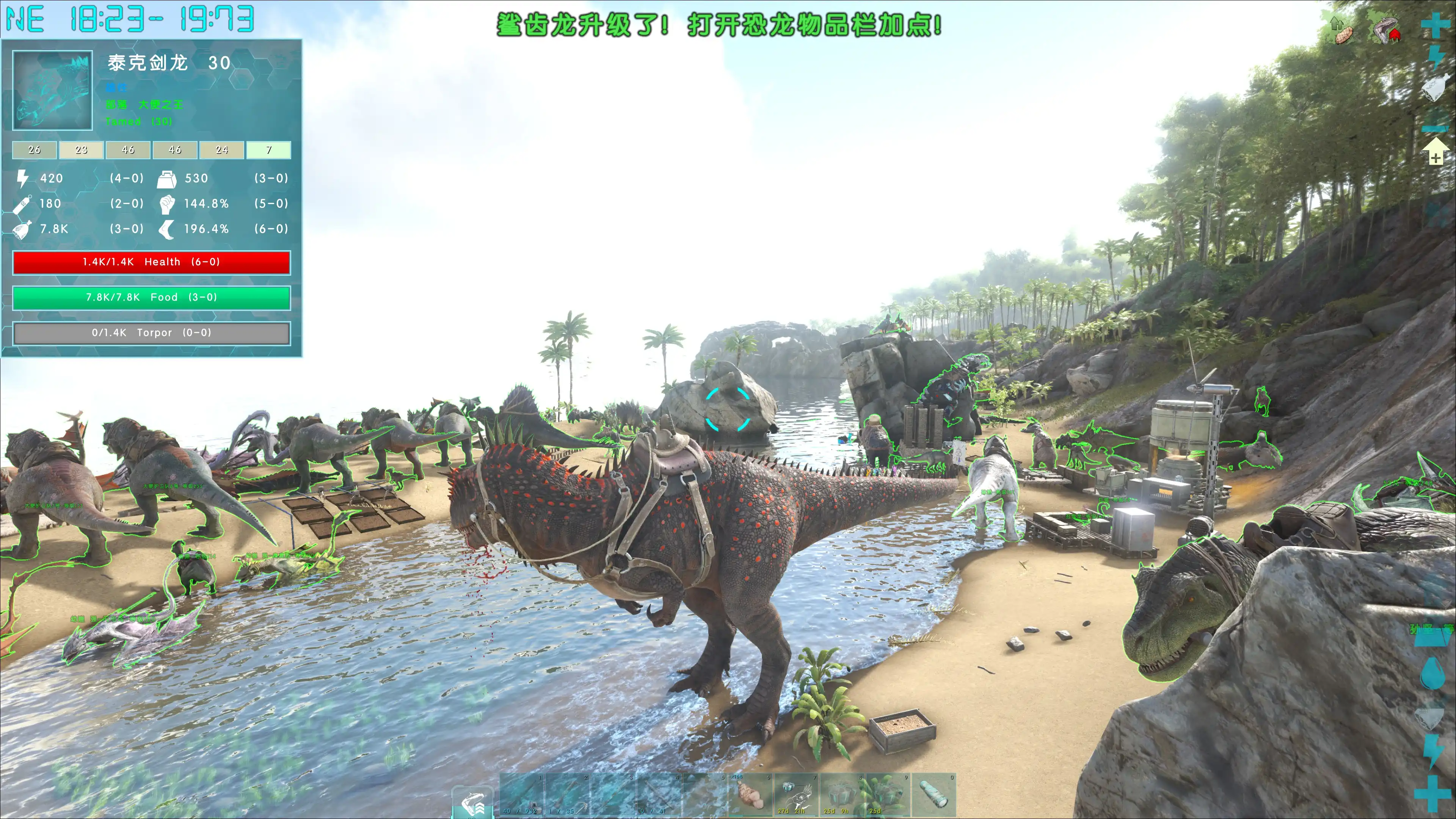The image size is (1456, 819).
Task: Equip the grappling crossbow in hotbar slot 2
Action: tap(568, 795)
